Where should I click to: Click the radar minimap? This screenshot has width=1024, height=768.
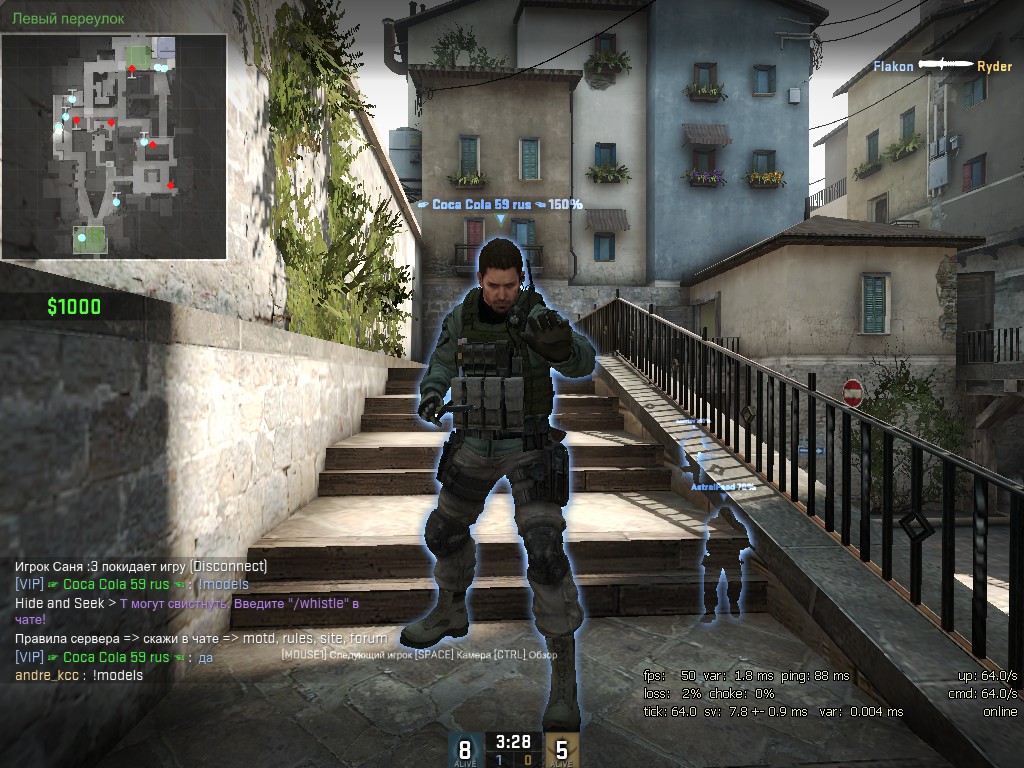pyautogui.click(x=113, y=146)
